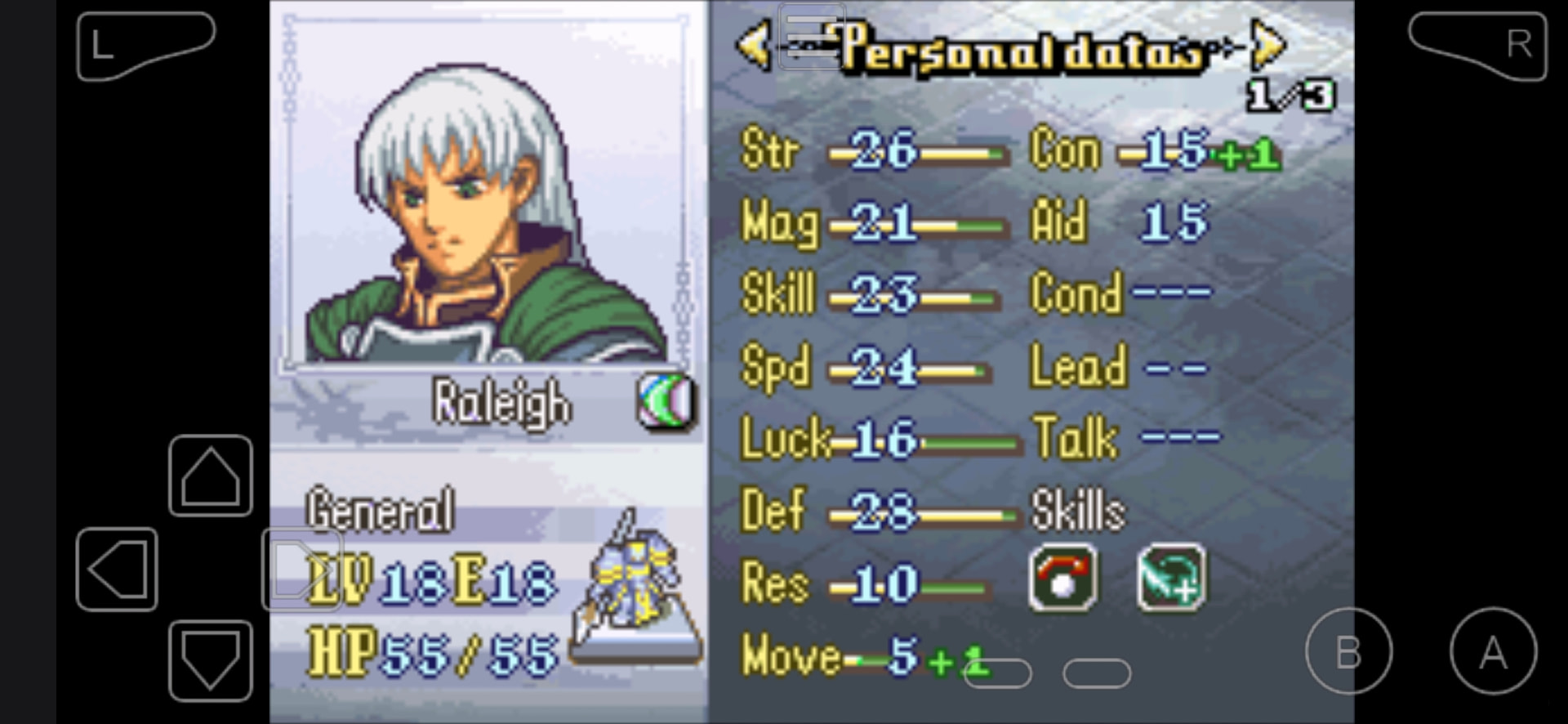Open the emulator's hamburger menu
Viewport: 1568px width, 724px height.
pyautogui.click(x=811, y=36)
